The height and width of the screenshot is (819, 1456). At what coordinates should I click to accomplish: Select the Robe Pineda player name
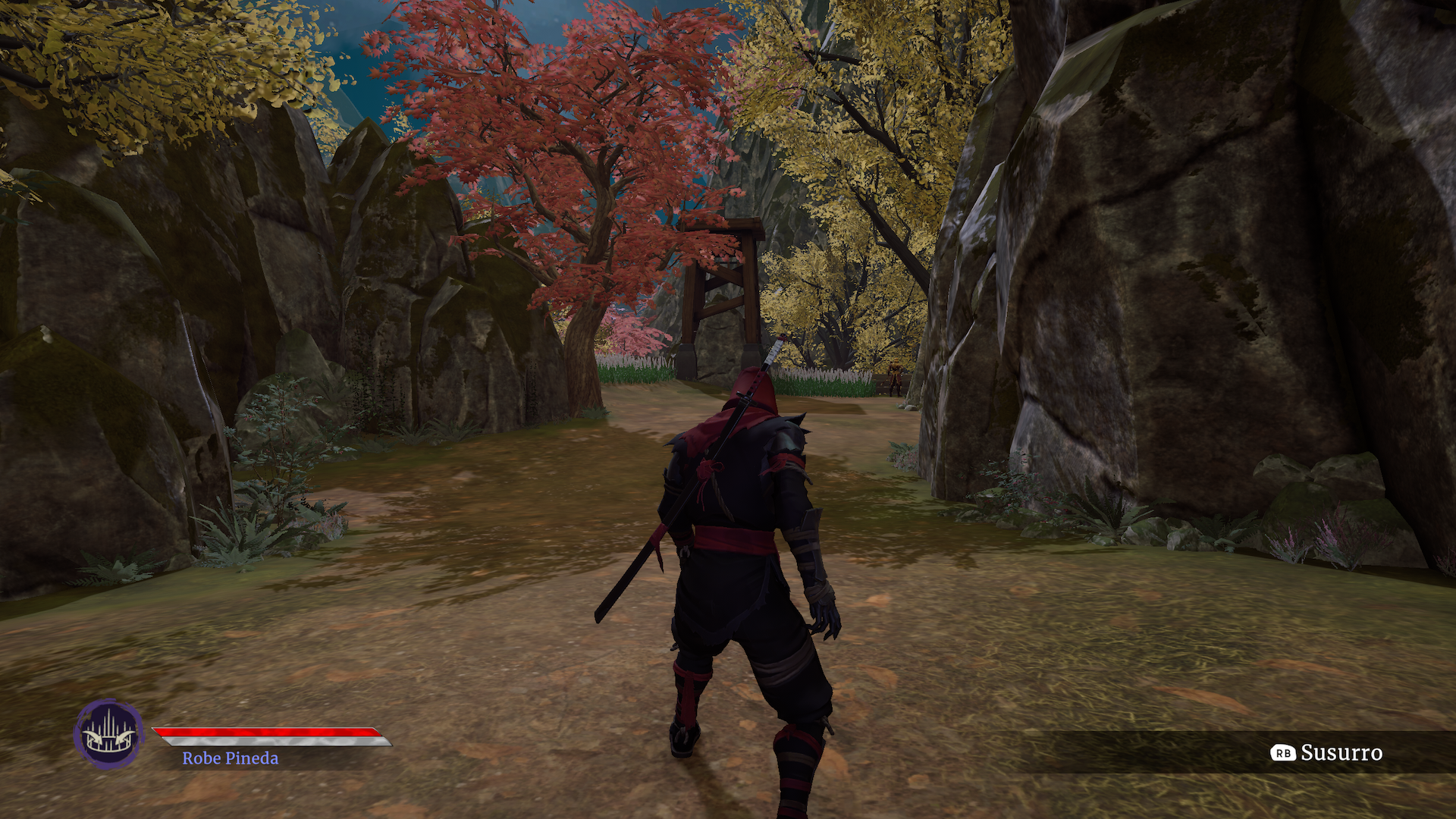tap(230, 758)
